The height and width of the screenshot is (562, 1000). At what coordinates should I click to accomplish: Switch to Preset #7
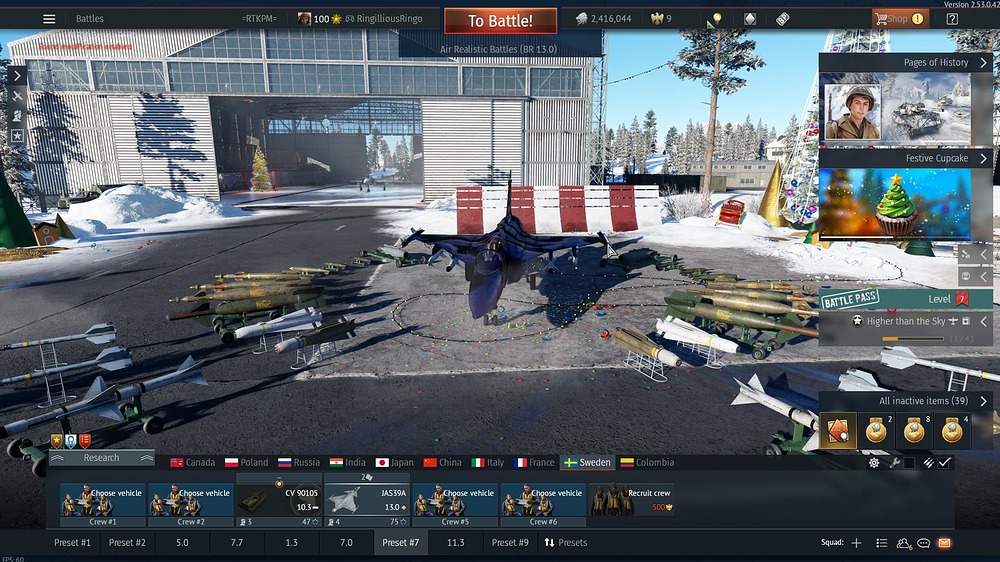400,543
